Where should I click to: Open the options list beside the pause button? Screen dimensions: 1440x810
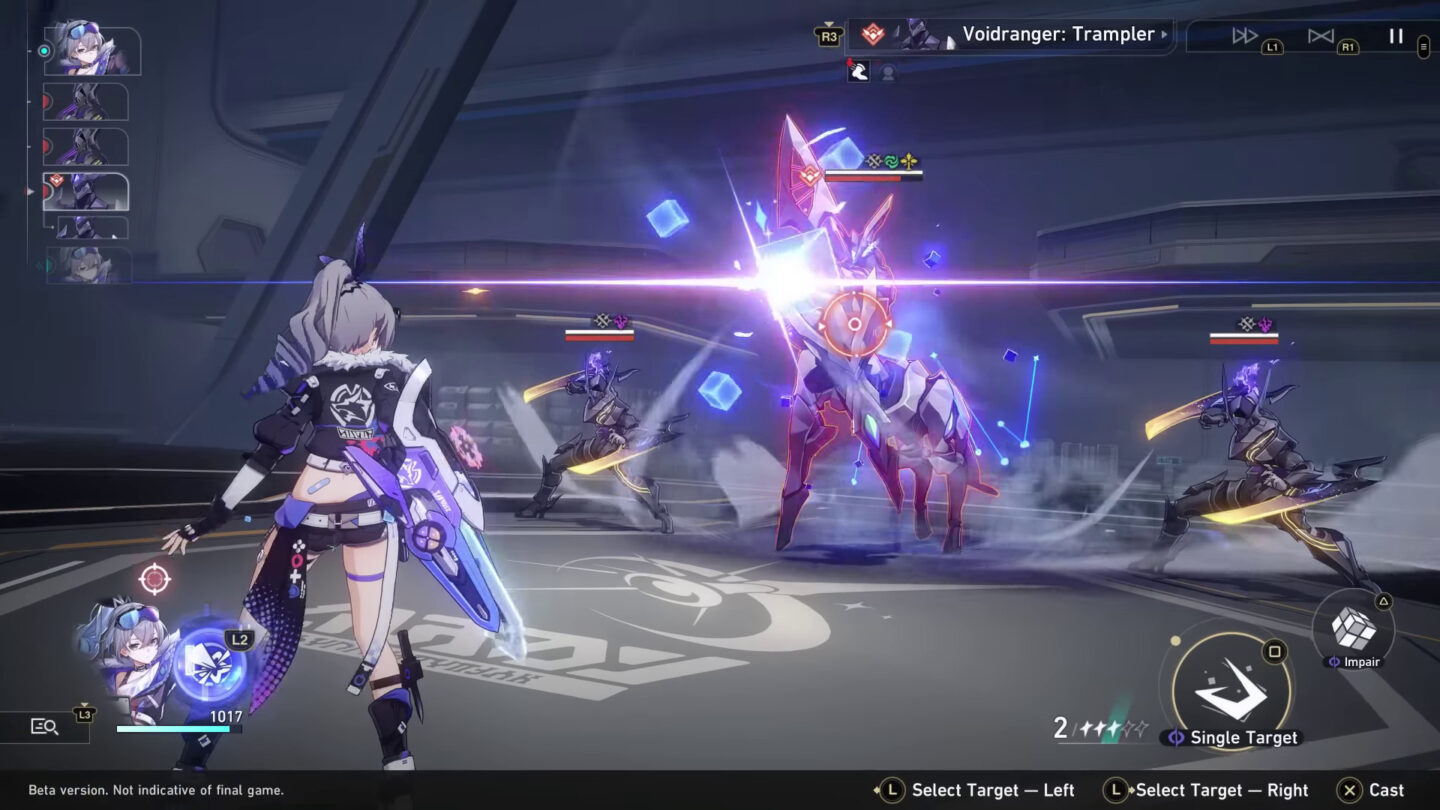click(x=1424, y=47)
